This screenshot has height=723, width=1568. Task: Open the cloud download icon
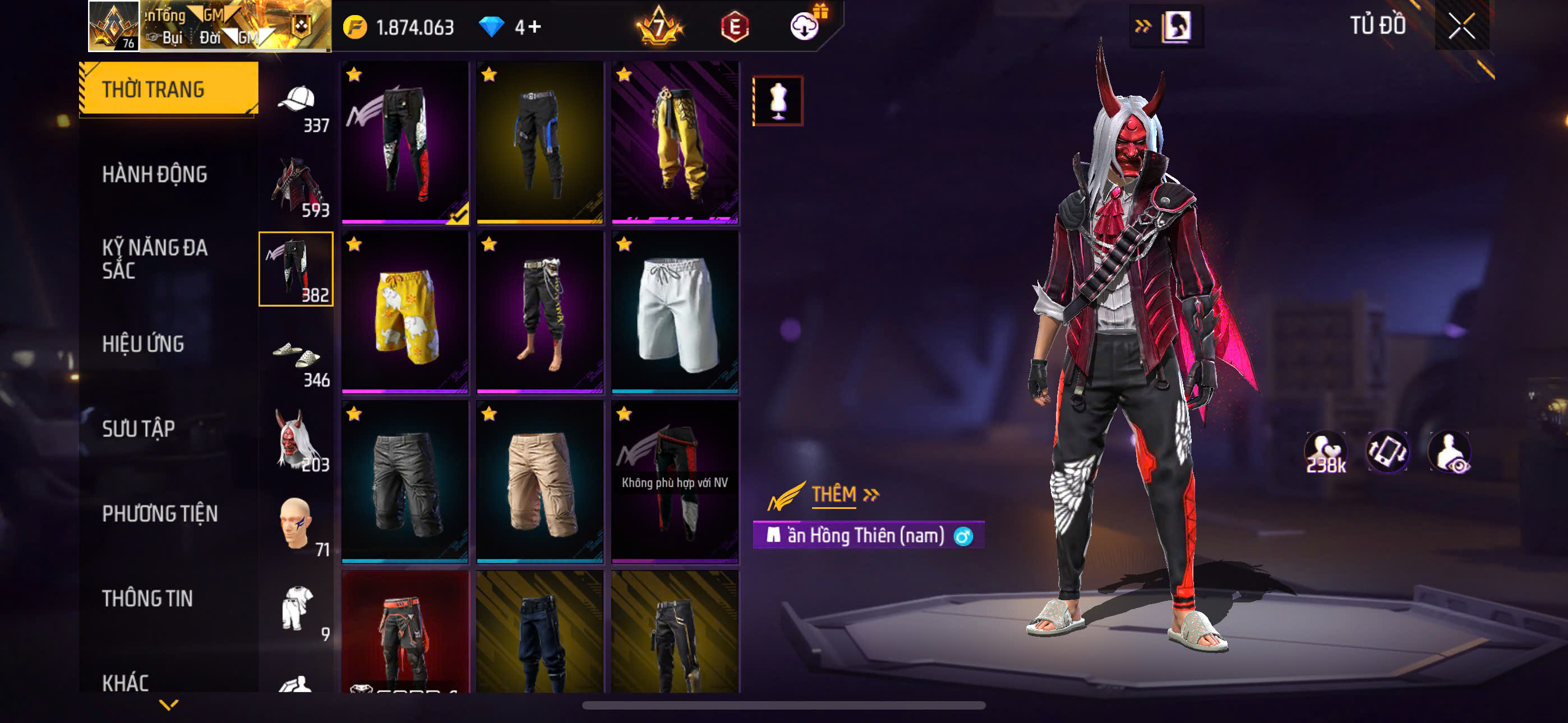click(805, 26)
